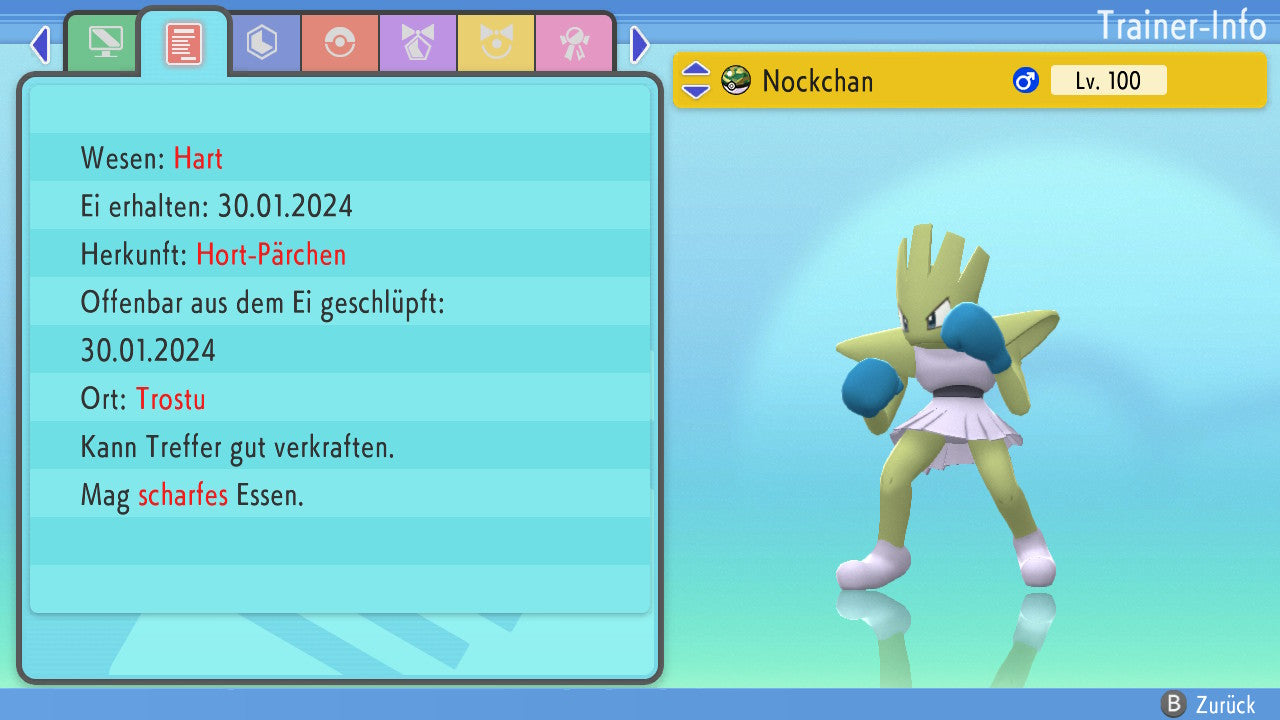Select the red trainer memo tab

[x=184, y=43]
